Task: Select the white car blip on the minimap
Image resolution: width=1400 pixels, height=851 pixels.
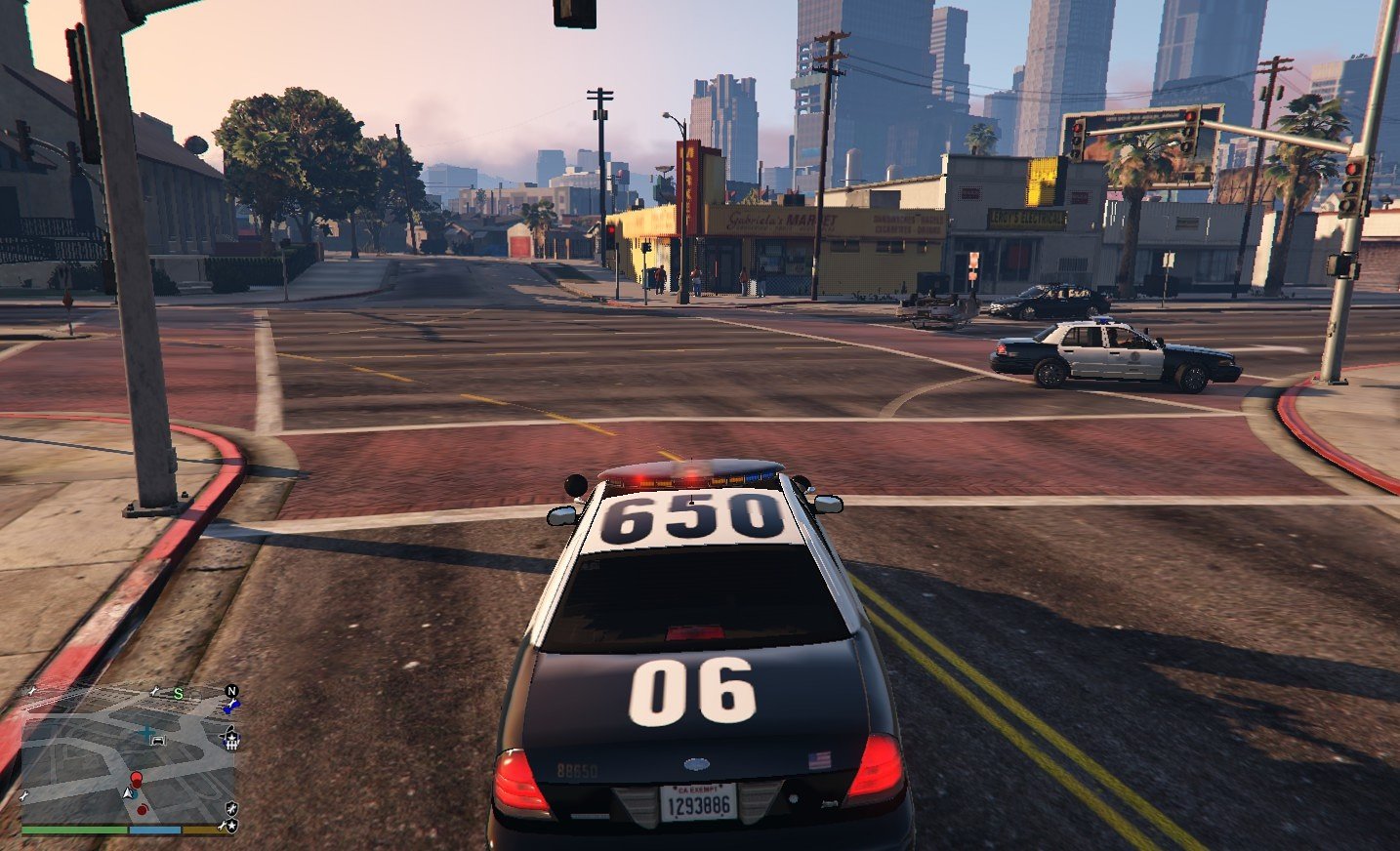Action: [158, 741]
